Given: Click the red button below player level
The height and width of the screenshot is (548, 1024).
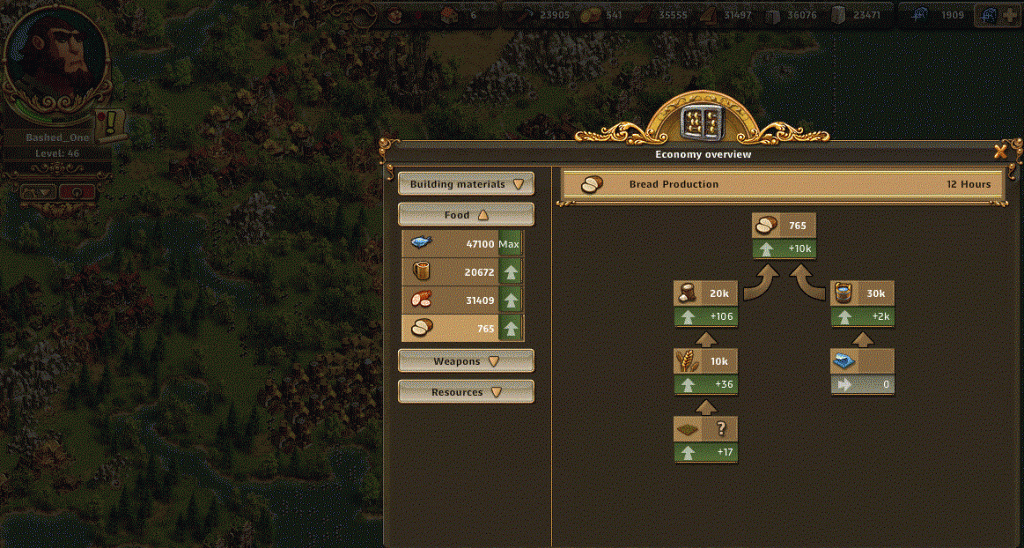Looking at the screenshot, I should click(77, 191).
